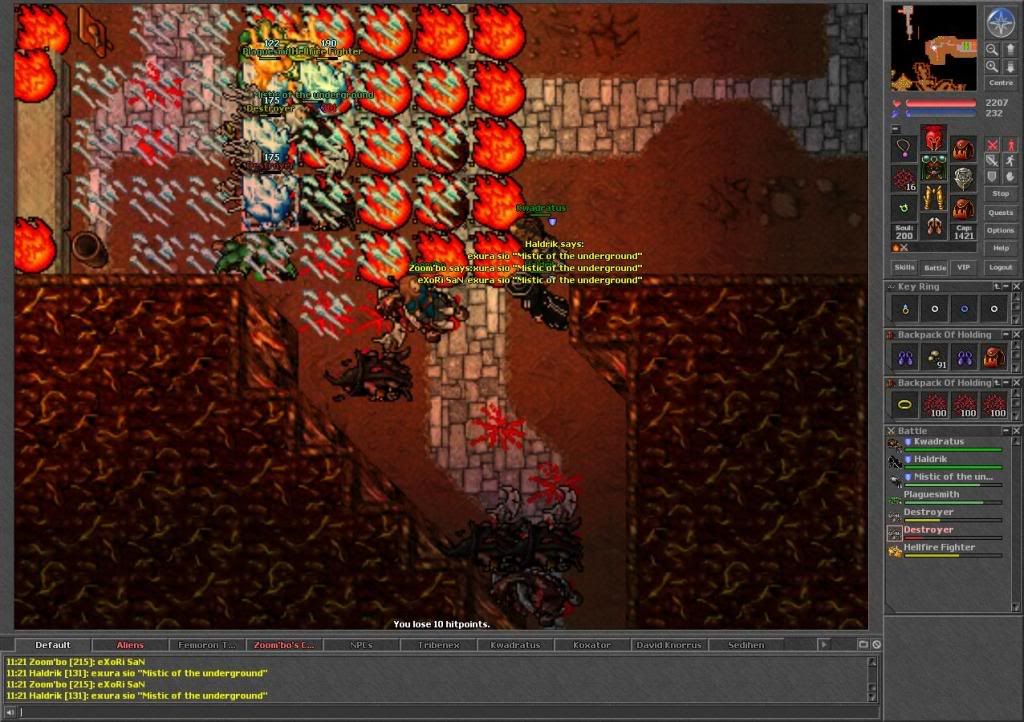Open the Skills window
This screenshot has height=722, width=1024.
coord(904,268)
